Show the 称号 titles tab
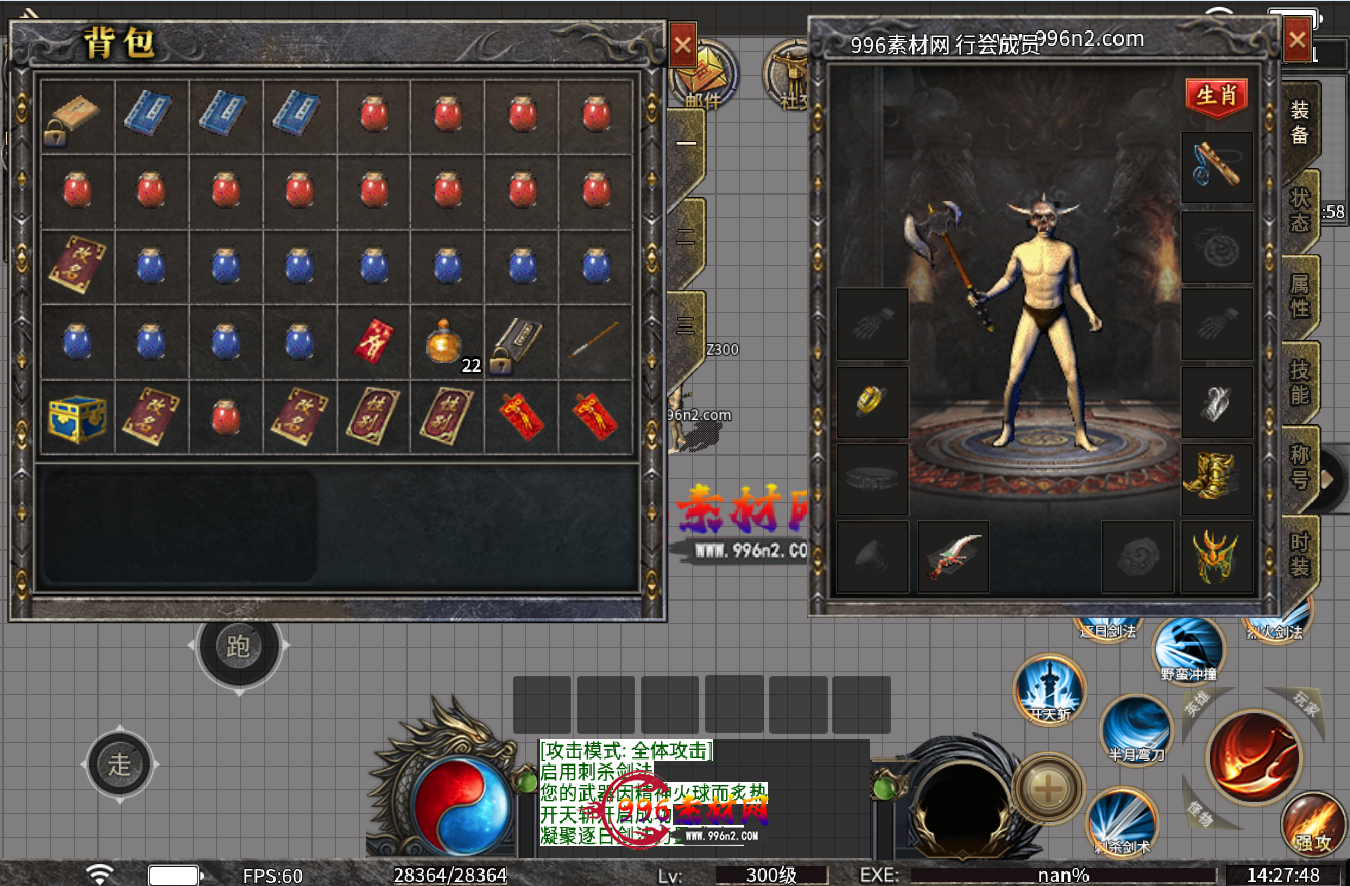Screen dimensions: 1350x886 pyautogui.click(x=1299, y=467)
